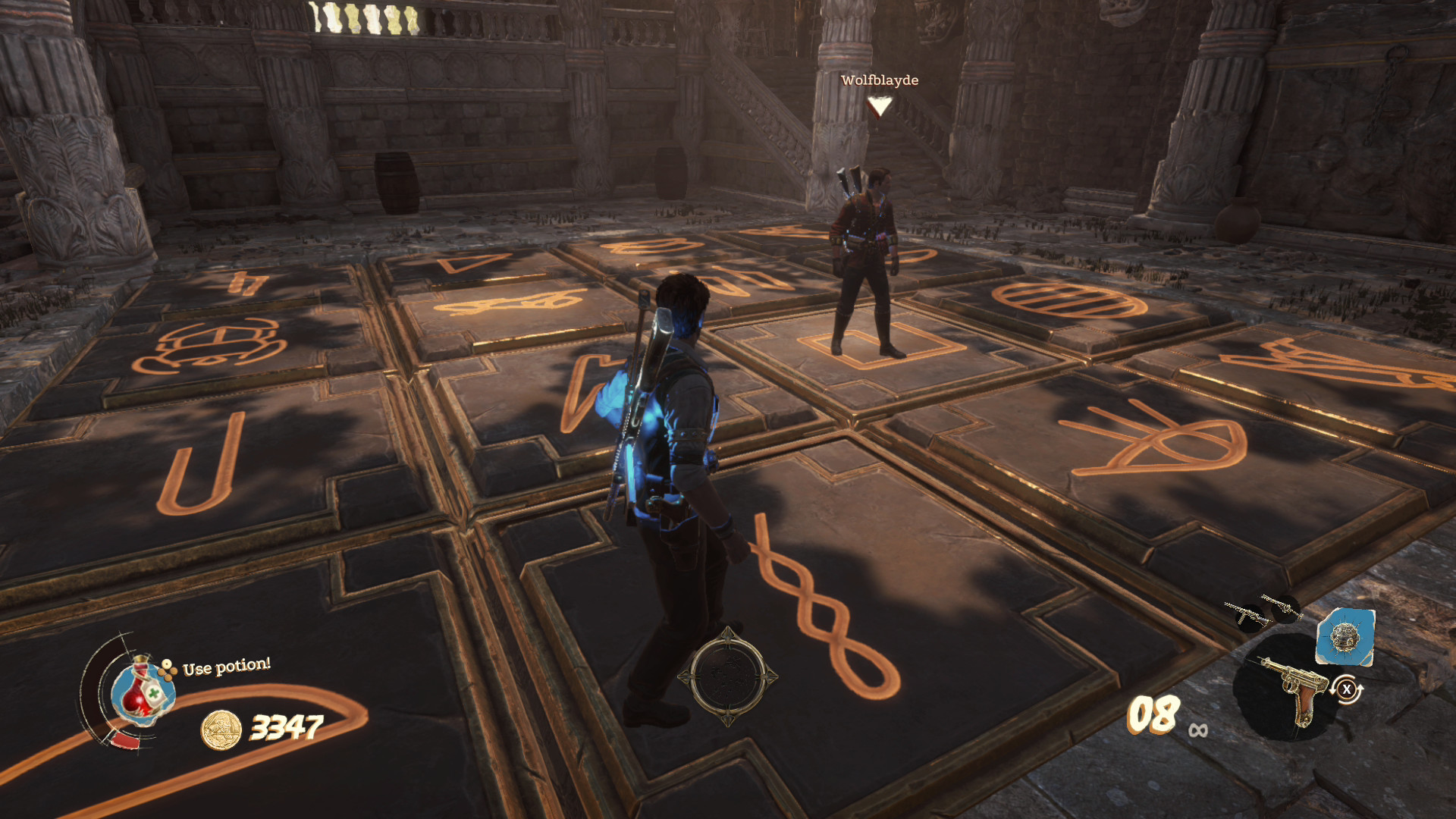This screenshot has height=819, width=1456.
Task: Activate the grenade icon on blue background
Action: click(1345, 637)
